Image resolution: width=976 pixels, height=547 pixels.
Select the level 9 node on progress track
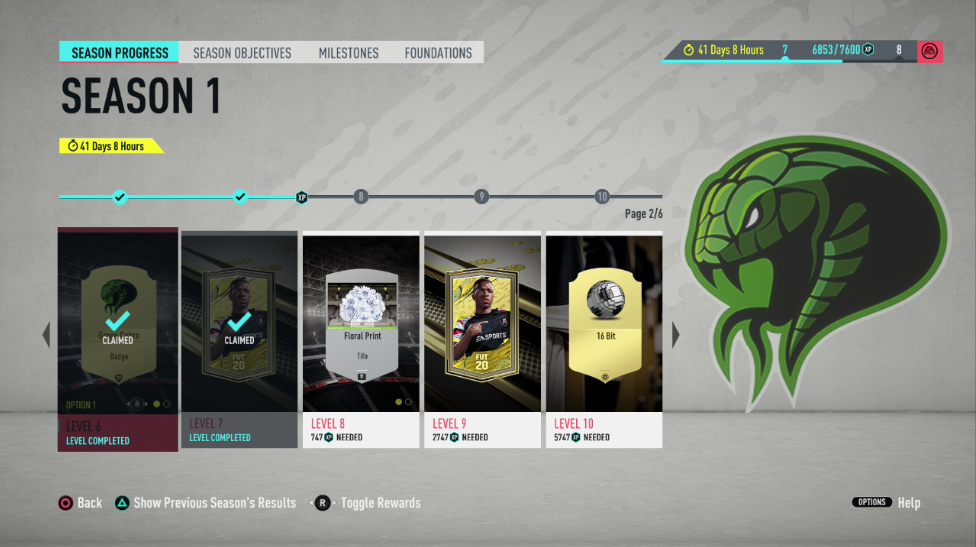481,197
